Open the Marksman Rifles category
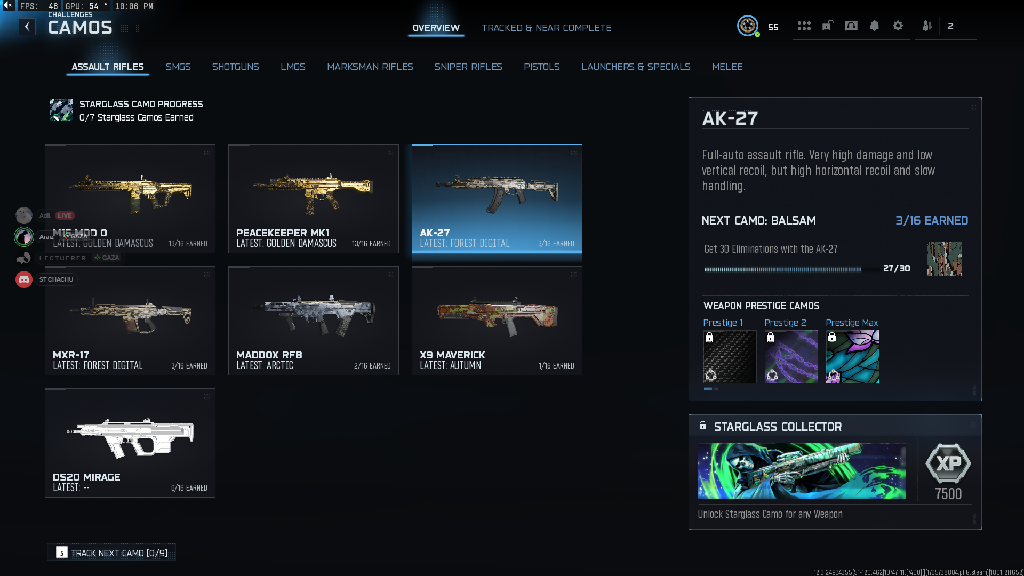1024x576 pixels. 369,67
